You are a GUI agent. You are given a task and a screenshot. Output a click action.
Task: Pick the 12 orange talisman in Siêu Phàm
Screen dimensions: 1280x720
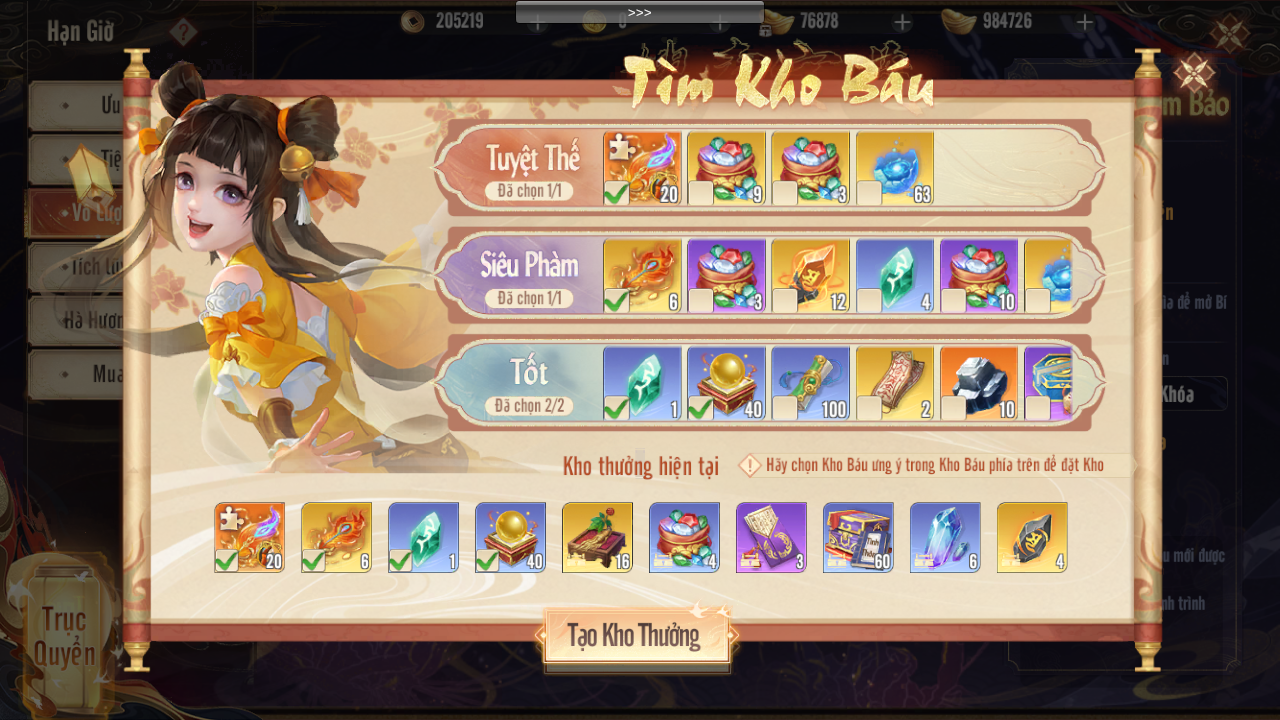(811, 275)
